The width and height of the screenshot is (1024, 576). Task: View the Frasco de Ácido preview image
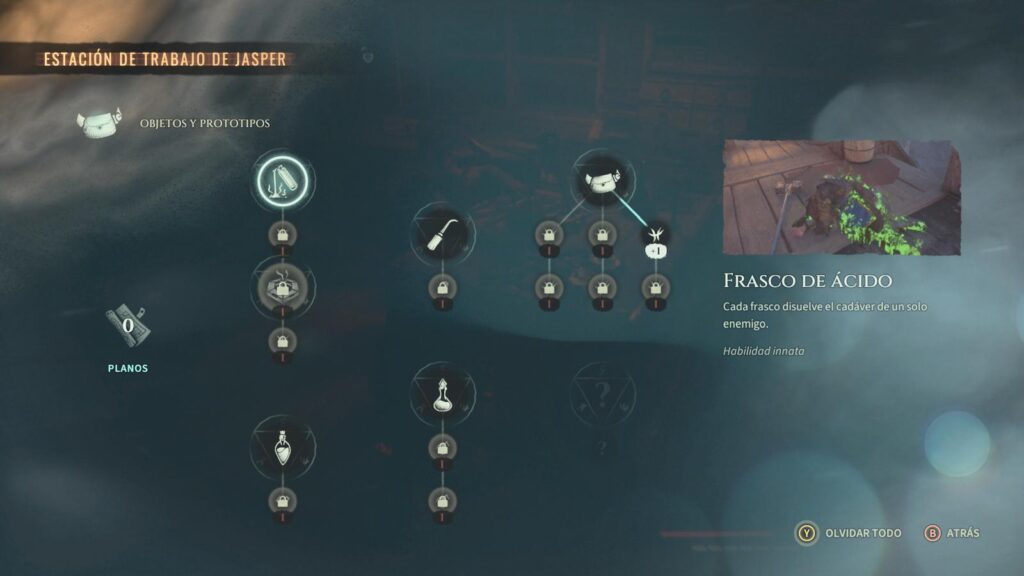click(x=841, y=198)
